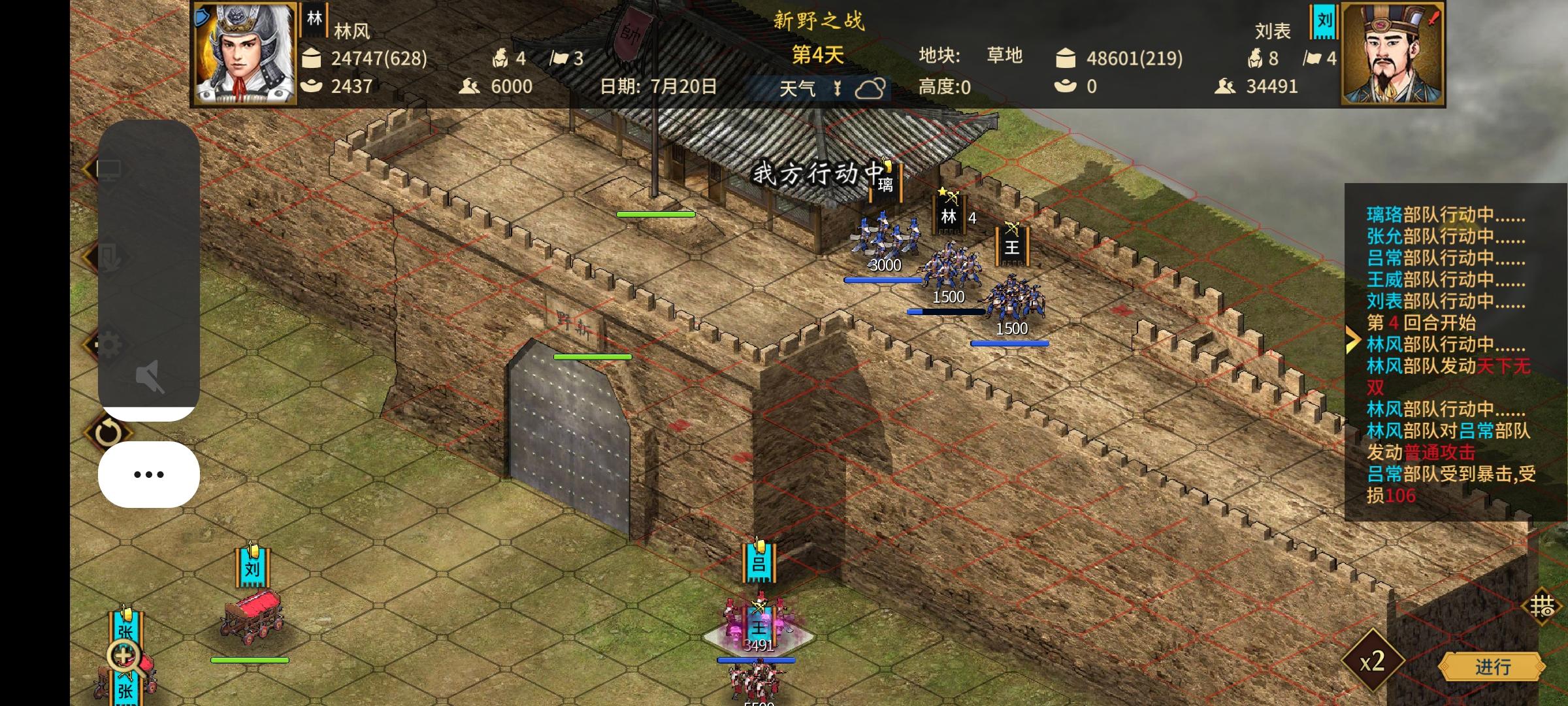Toggle the weather arrow indicator beside 天气
Viewport: 1568px width, 706px height.
(838, 87)
